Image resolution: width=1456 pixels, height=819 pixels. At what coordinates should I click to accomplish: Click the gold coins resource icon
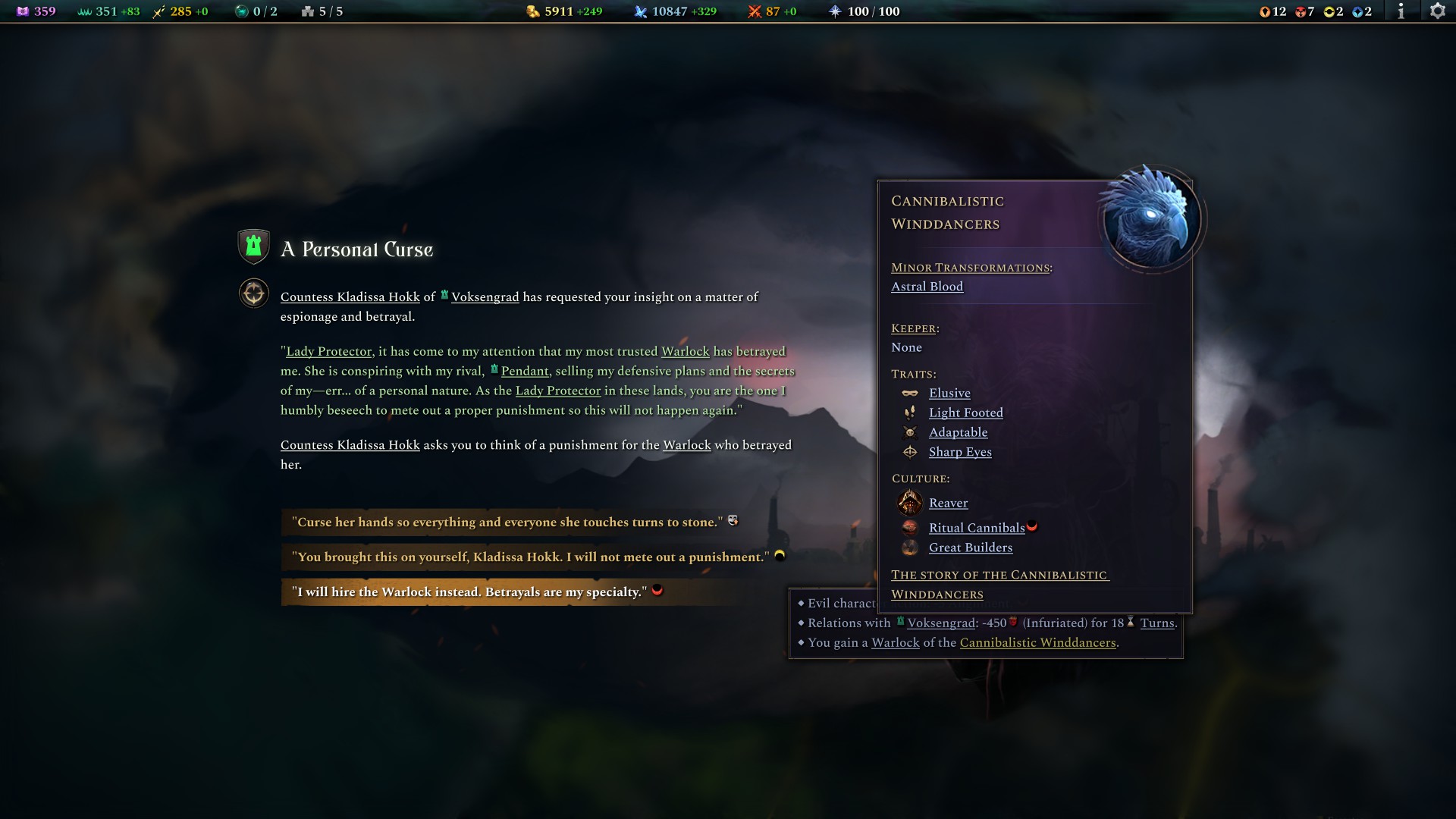coord(534,11)
